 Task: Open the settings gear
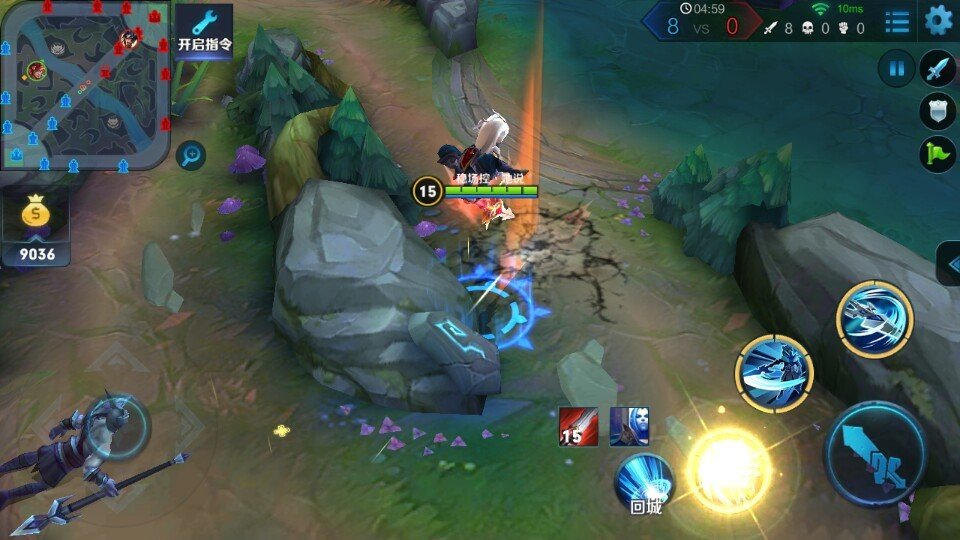tap(938, 20)
